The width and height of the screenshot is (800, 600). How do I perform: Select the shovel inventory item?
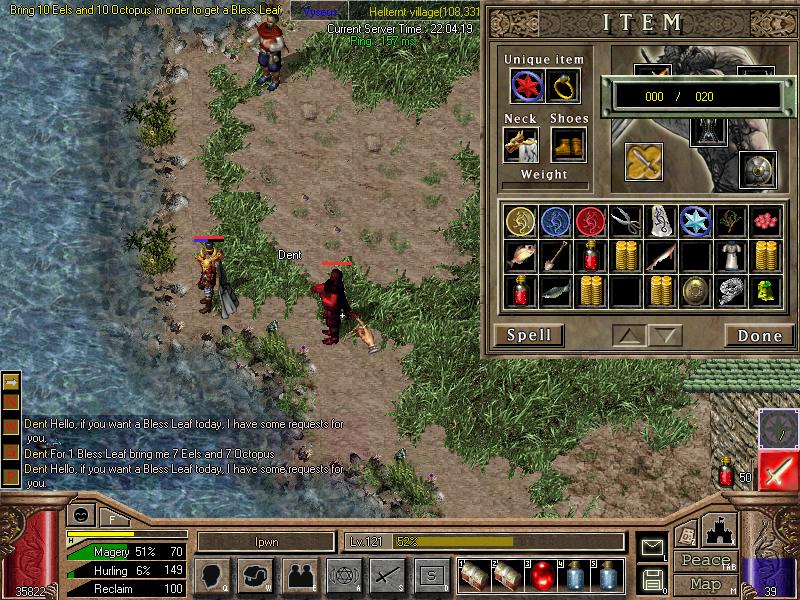[555, 256]
